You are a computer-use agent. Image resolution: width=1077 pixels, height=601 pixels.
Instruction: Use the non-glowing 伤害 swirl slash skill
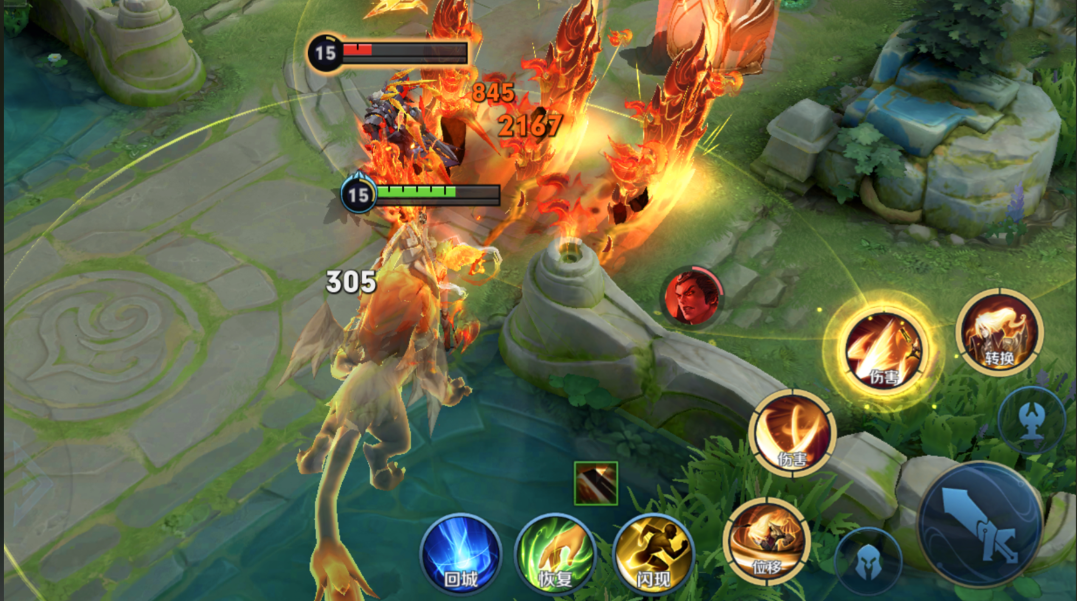792,432
